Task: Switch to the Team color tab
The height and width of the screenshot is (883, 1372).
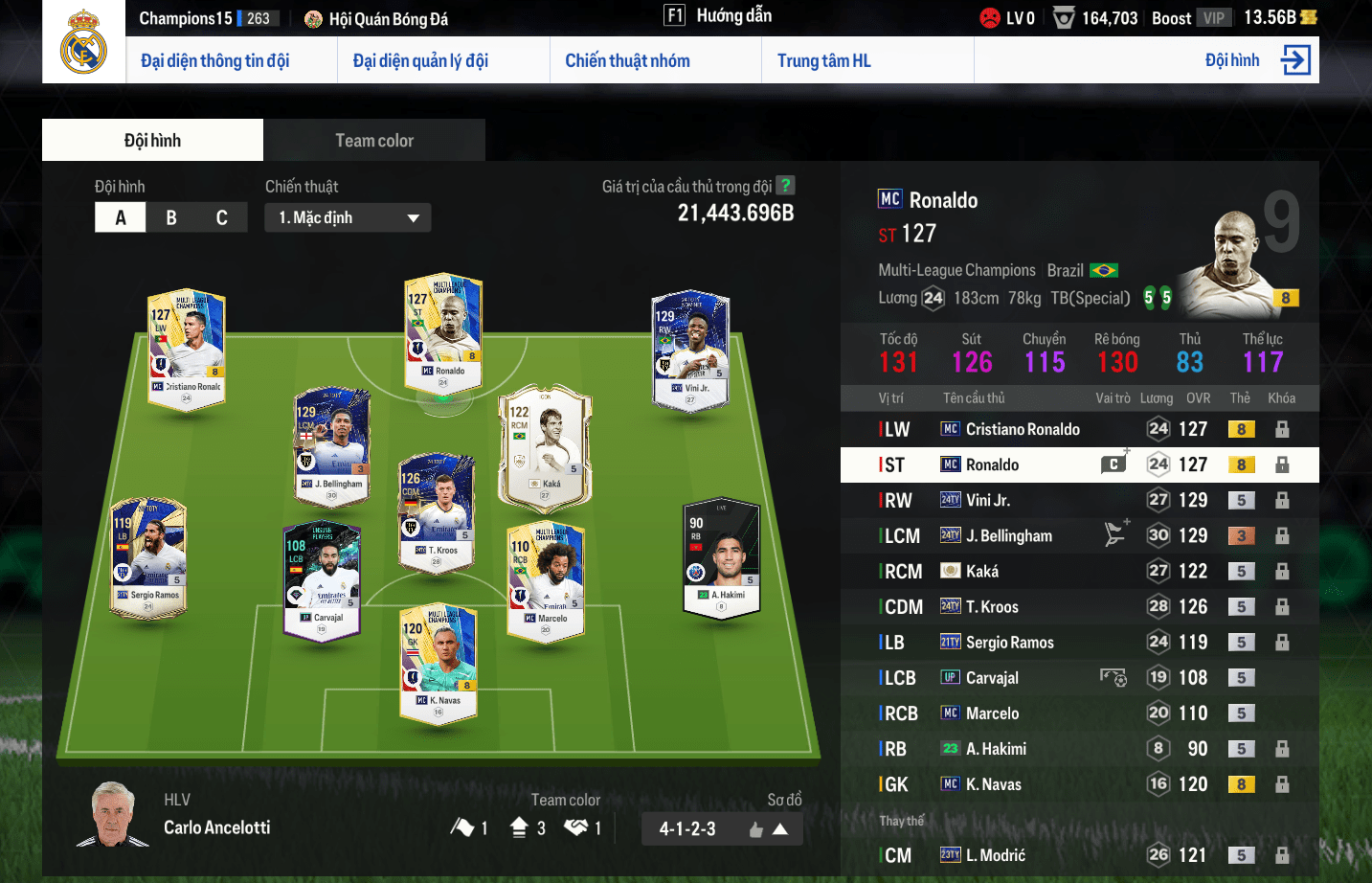Action: click(373, 140)
